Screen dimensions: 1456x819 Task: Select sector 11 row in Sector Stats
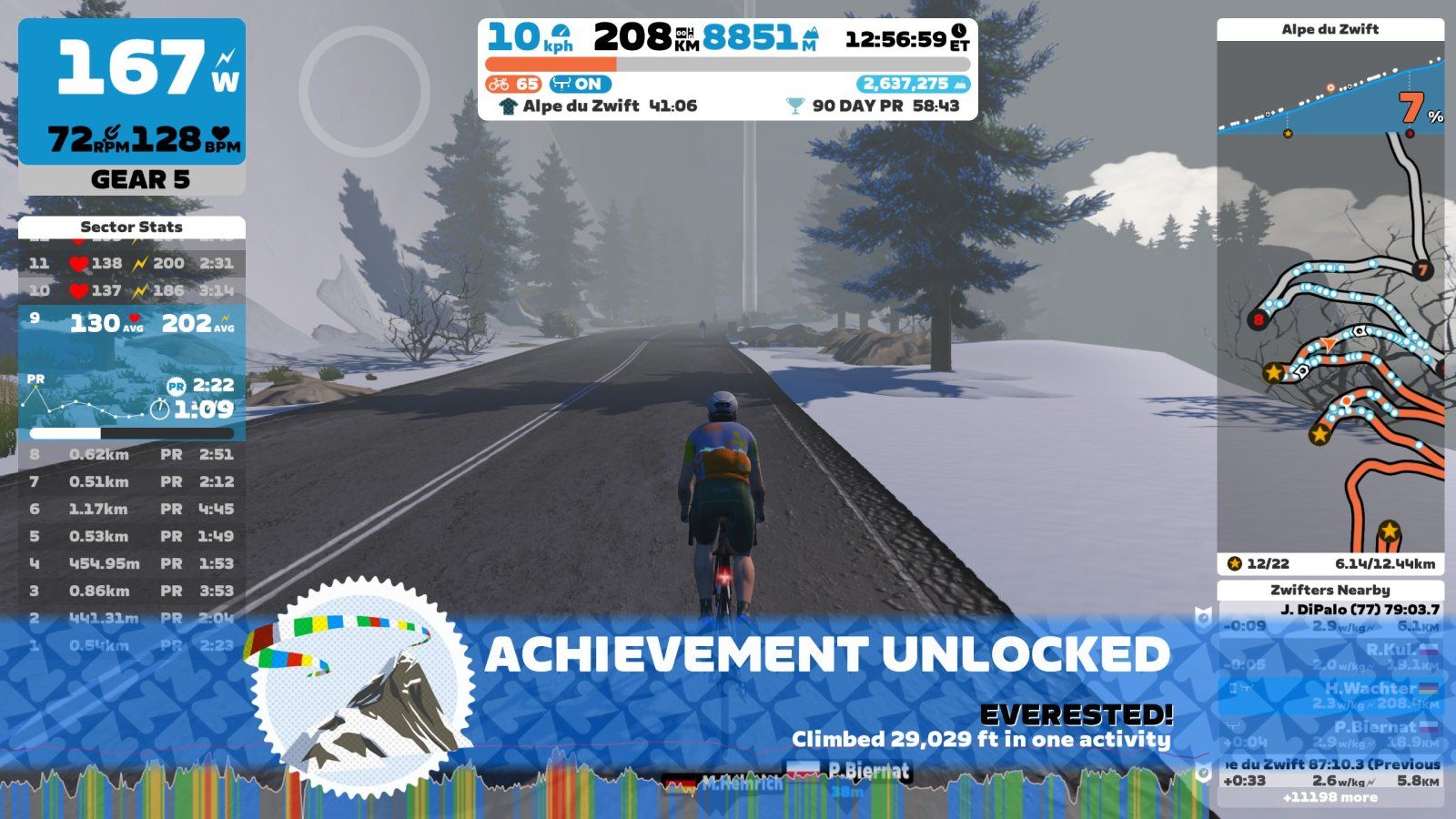click(131, 264)
